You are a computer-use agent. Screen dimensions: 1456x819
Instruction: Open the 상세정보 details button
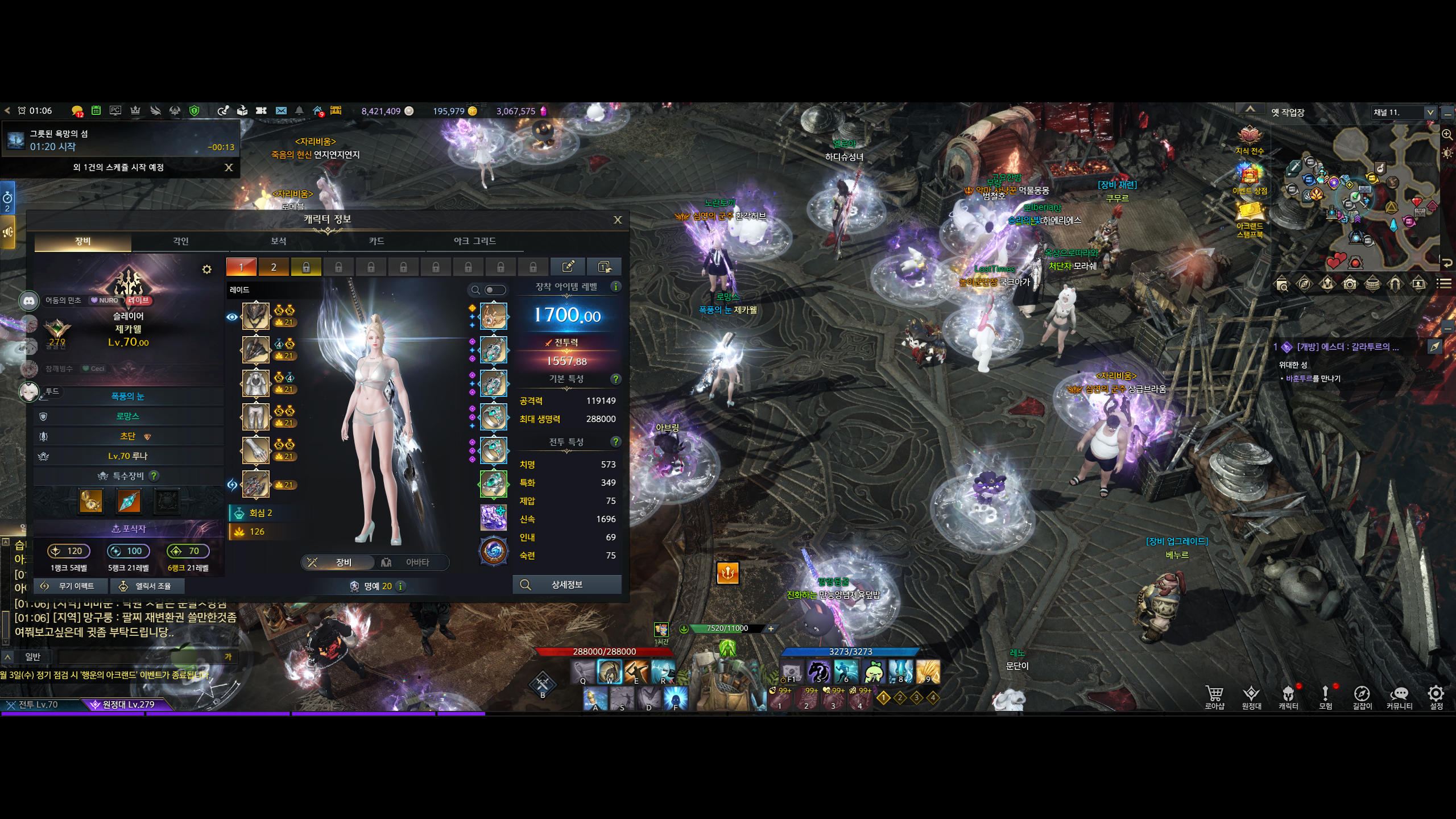click(x=566, y=585)
